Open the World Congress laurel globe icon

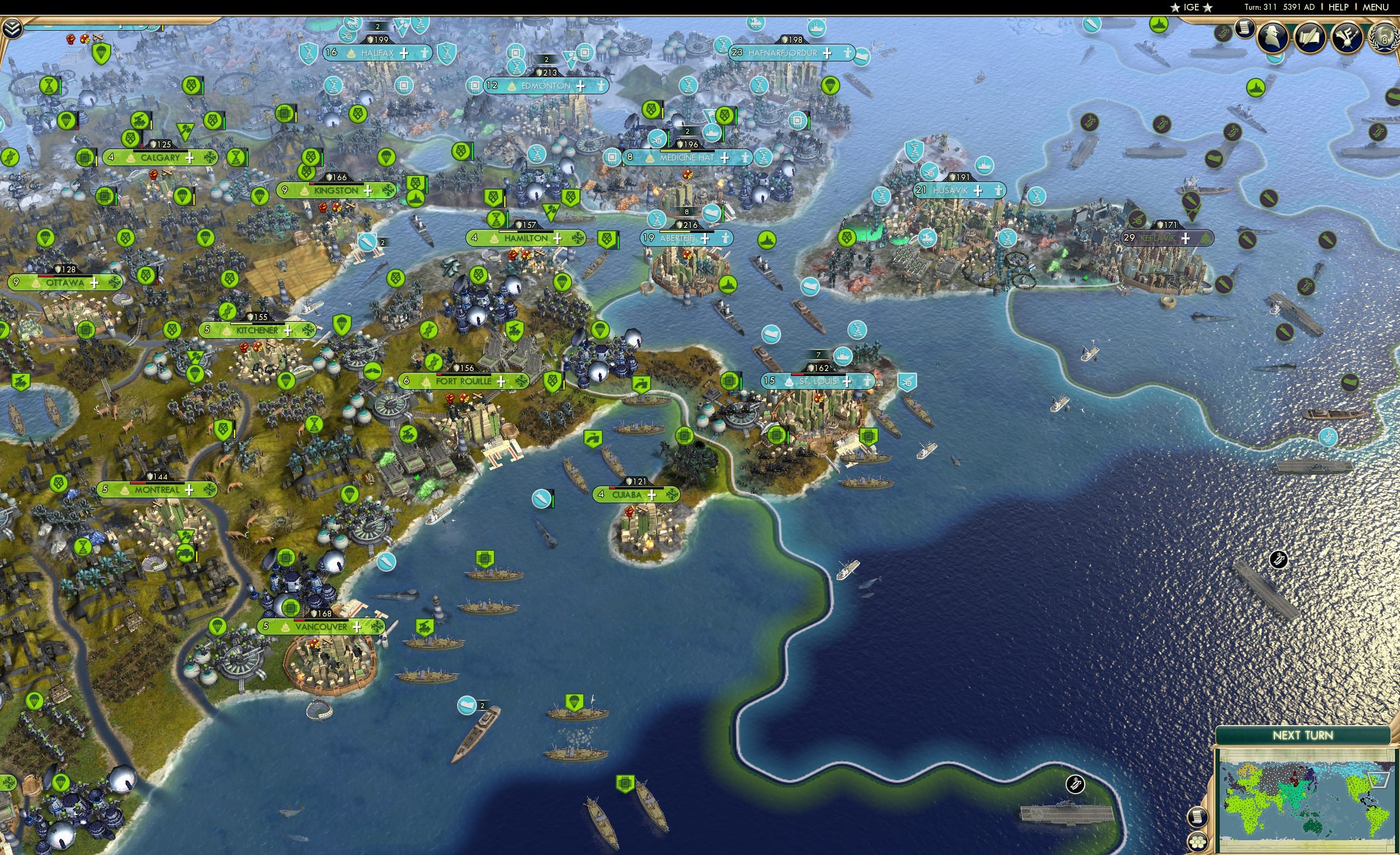1383,36
